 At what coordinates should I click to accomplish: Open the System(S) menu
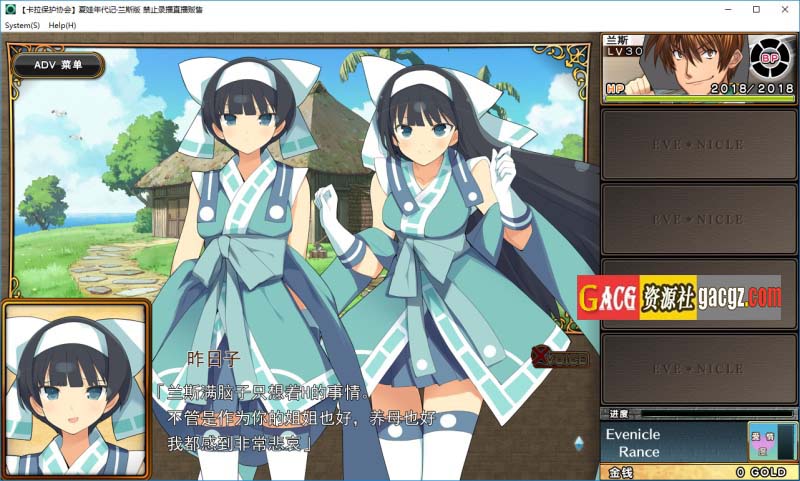click(x=22, y=25)
